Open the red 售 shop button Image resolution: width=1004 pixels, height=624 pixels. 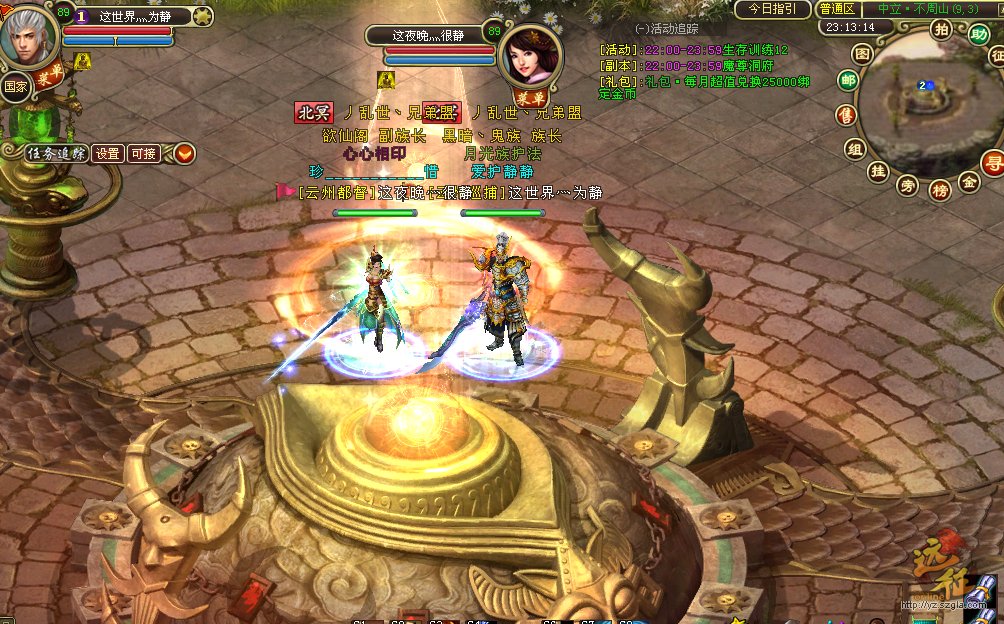[847, 115]
